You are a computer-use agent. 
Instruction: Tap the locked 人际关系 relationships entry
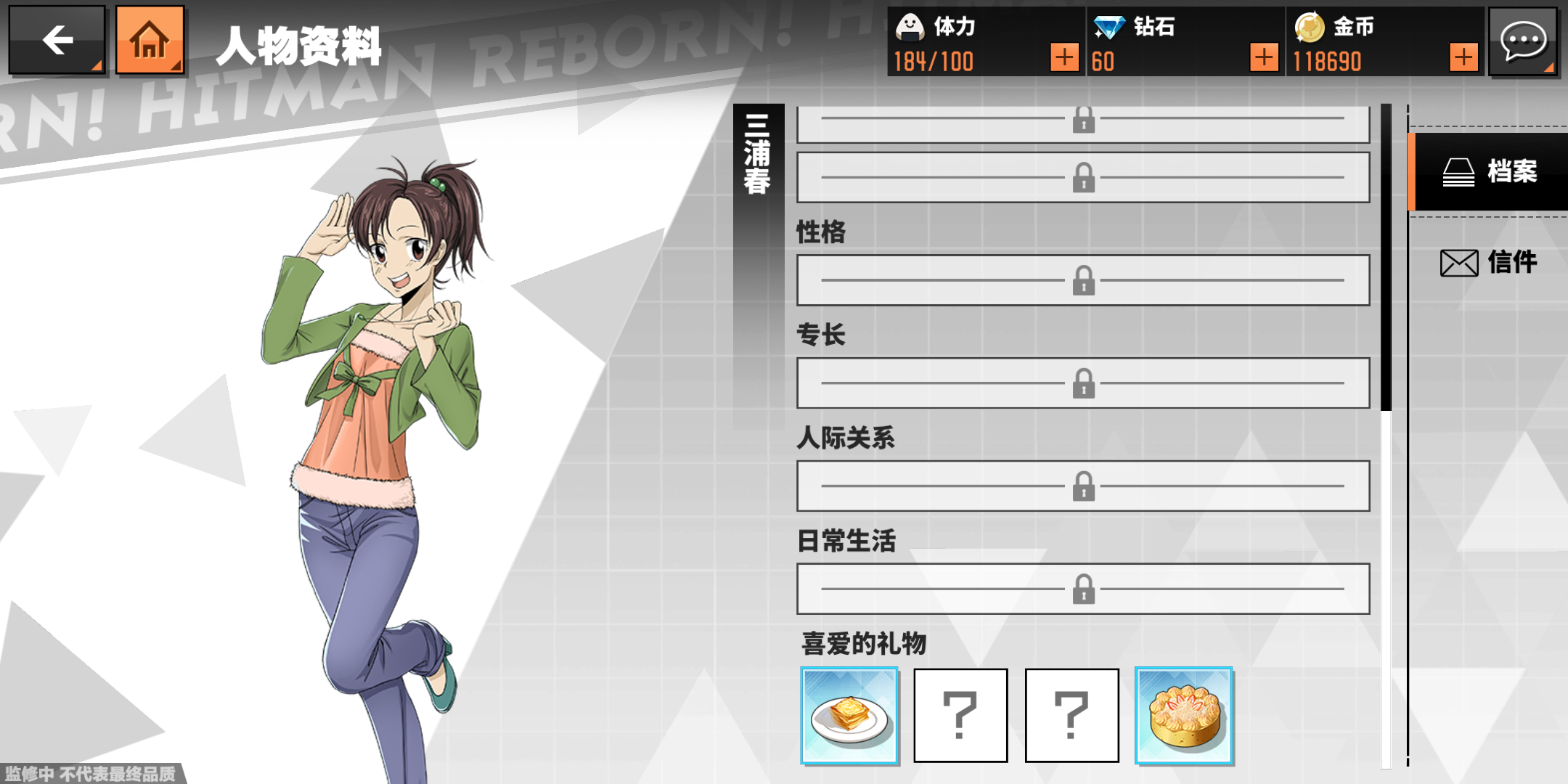click(x=1083, y=486)
